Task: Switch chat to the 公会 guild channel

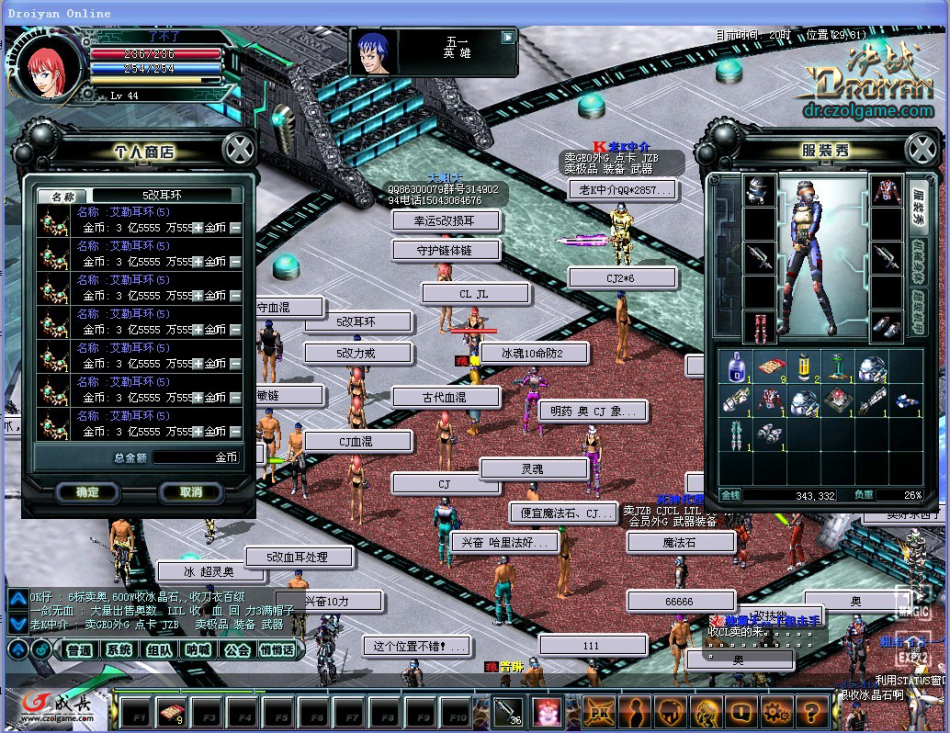Action: coord(237,650)
